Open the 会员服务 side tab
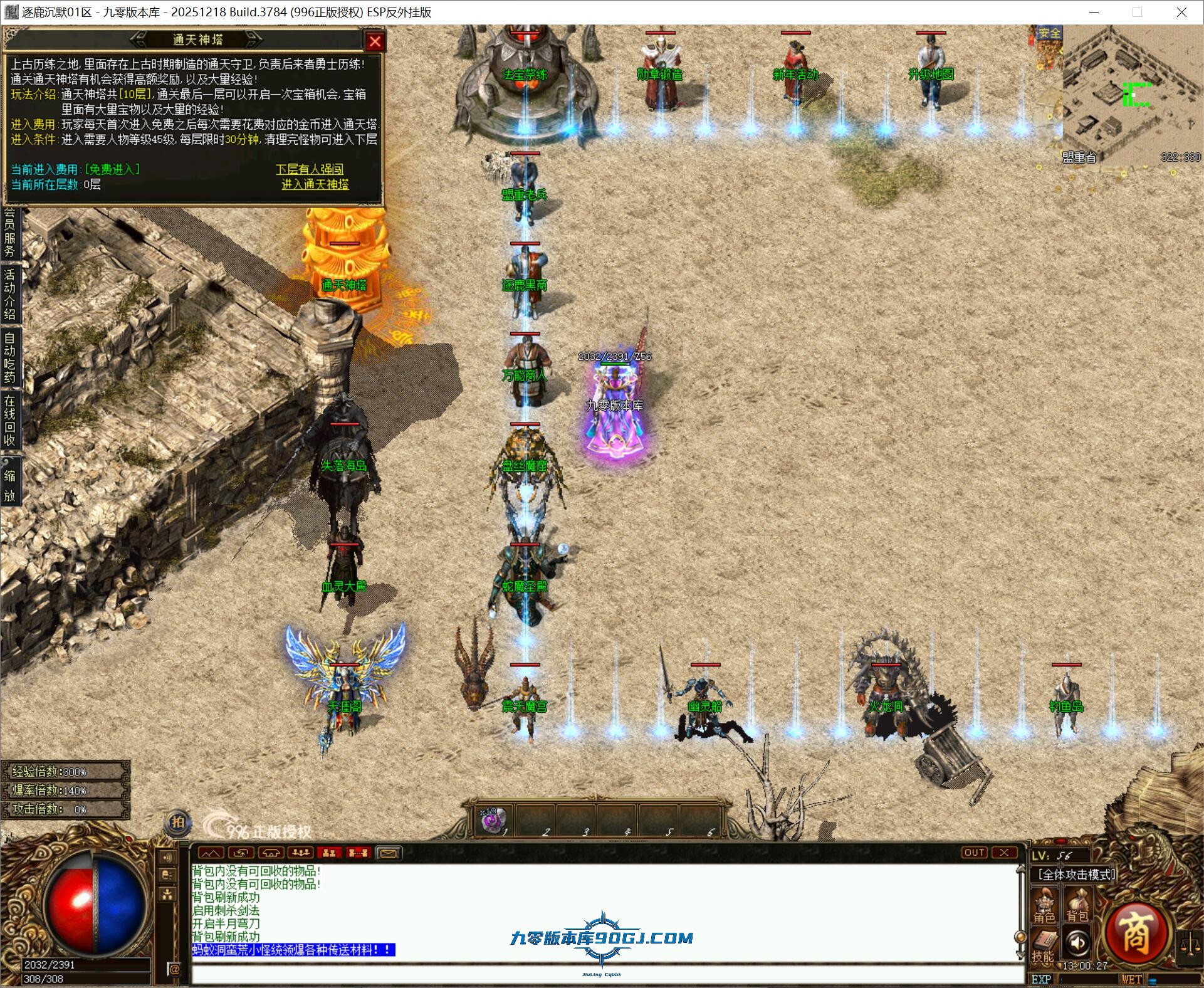1204x988 pixels. [x=9, y=233]
